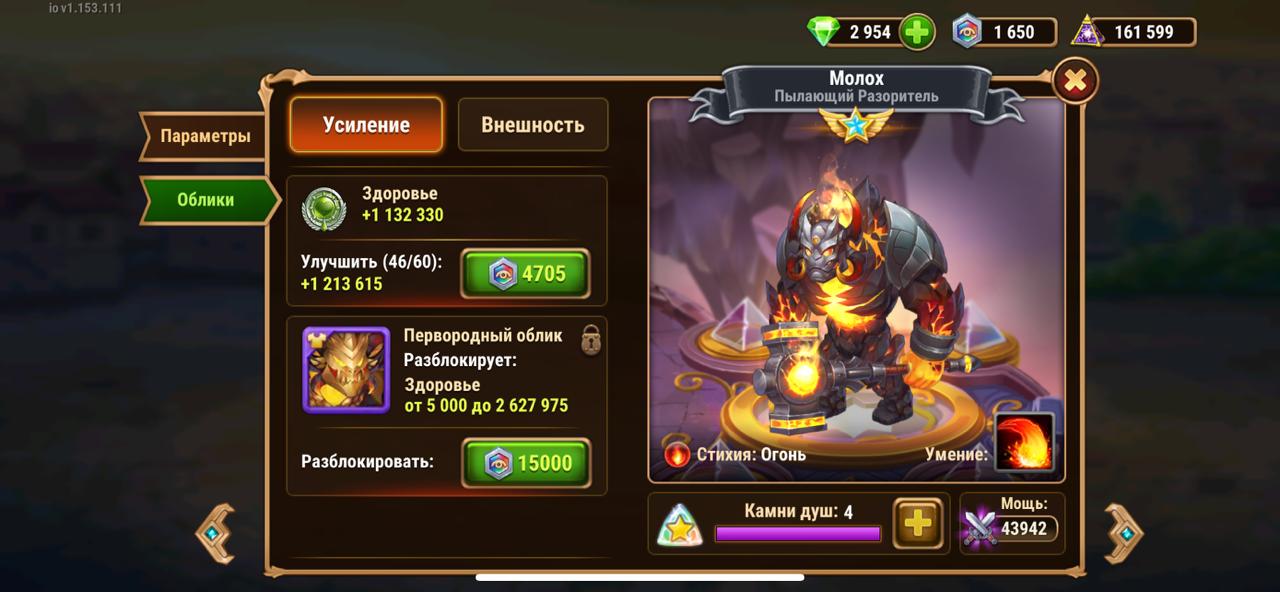Go to previous hero with left arrow
The width and height of the screenshot is (1280, 592).
[215, 535]
